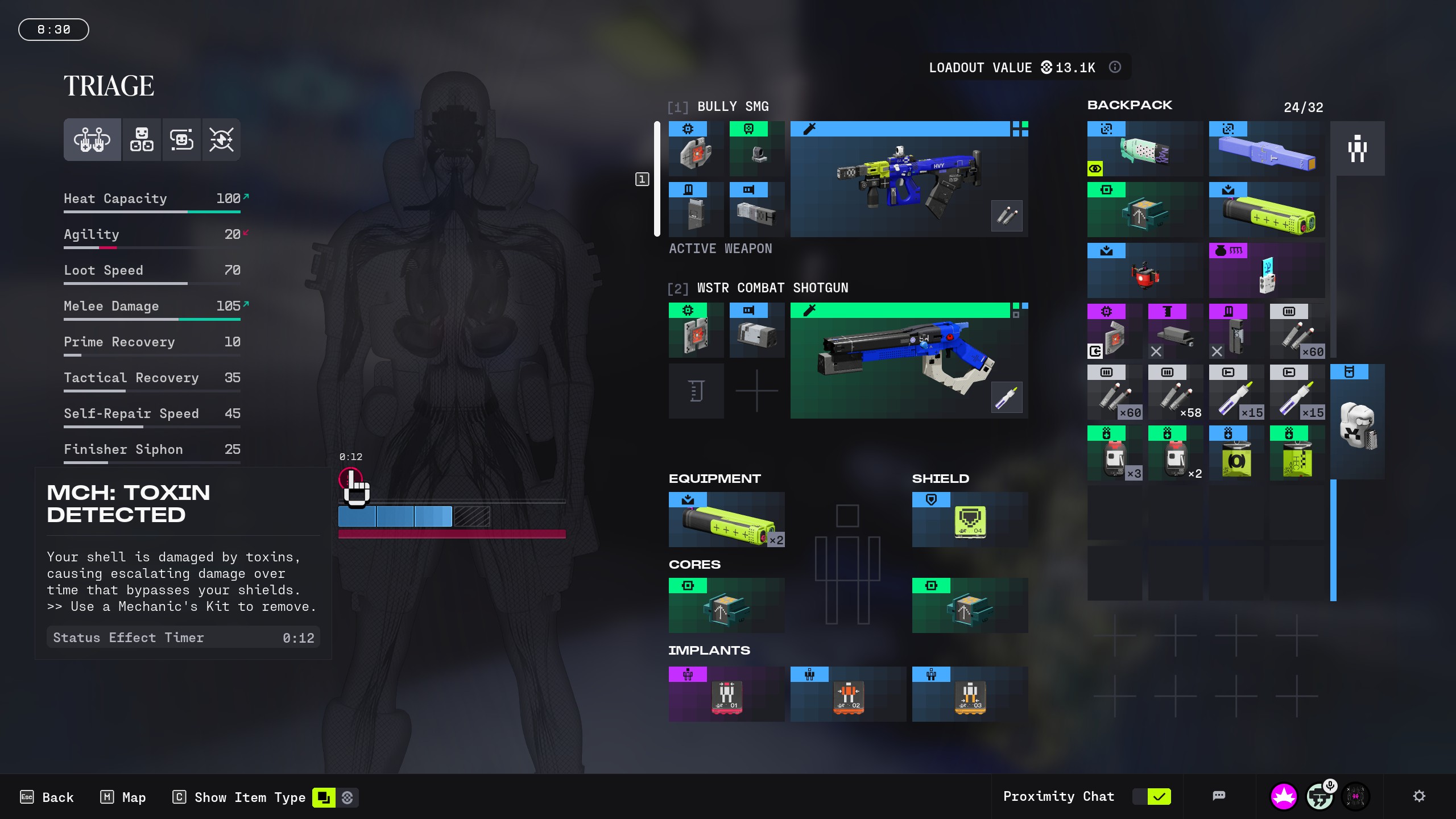Select the WSTR Combat Shotgun slot

908,361
